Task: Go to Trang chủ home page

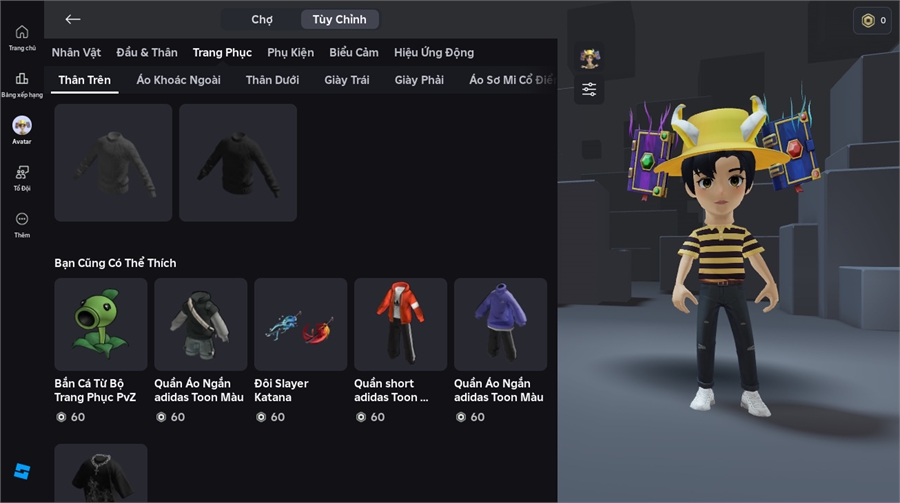Action: [22, 37]
